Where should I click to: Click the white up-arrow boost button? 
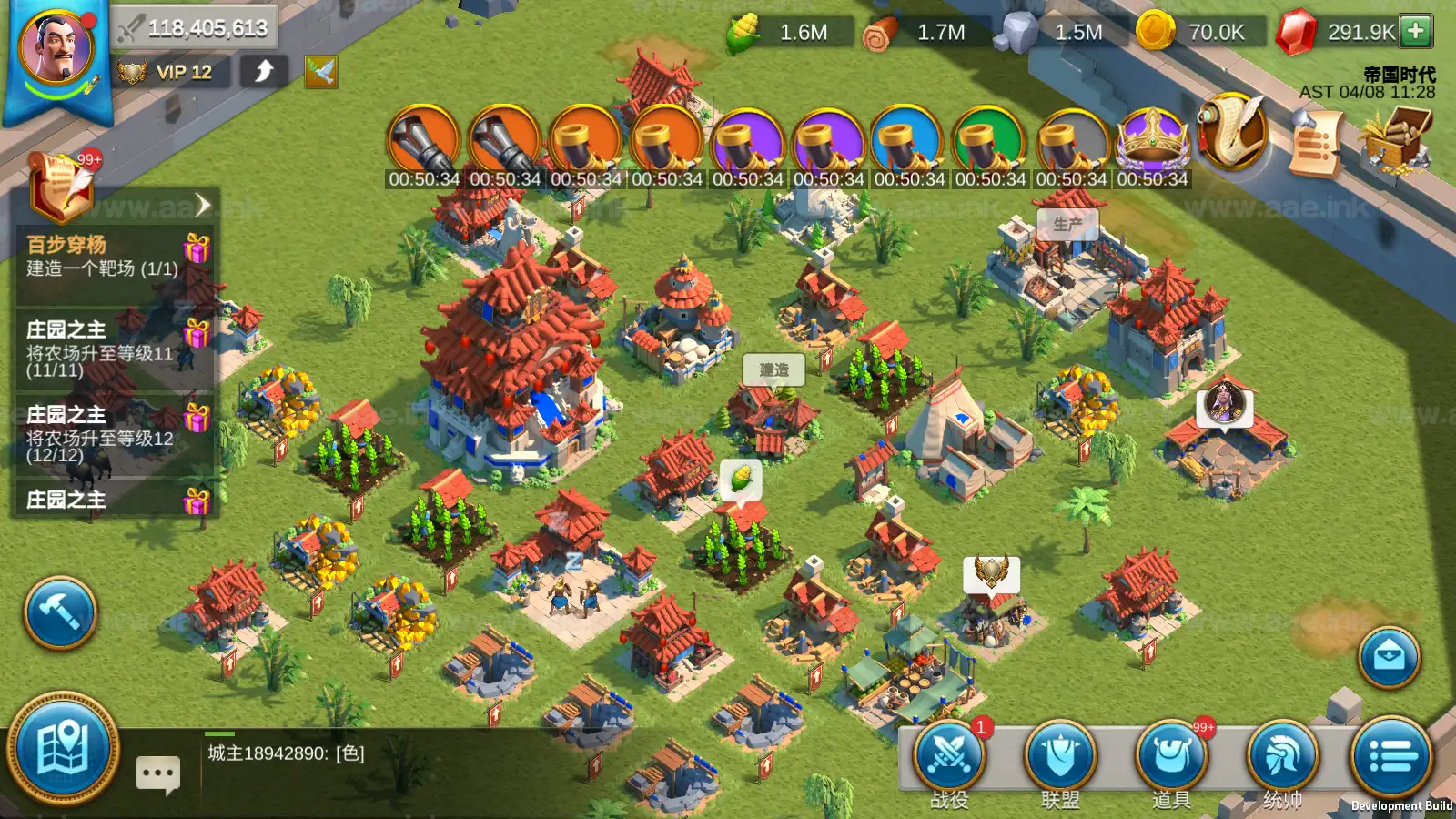pos(264,71)
